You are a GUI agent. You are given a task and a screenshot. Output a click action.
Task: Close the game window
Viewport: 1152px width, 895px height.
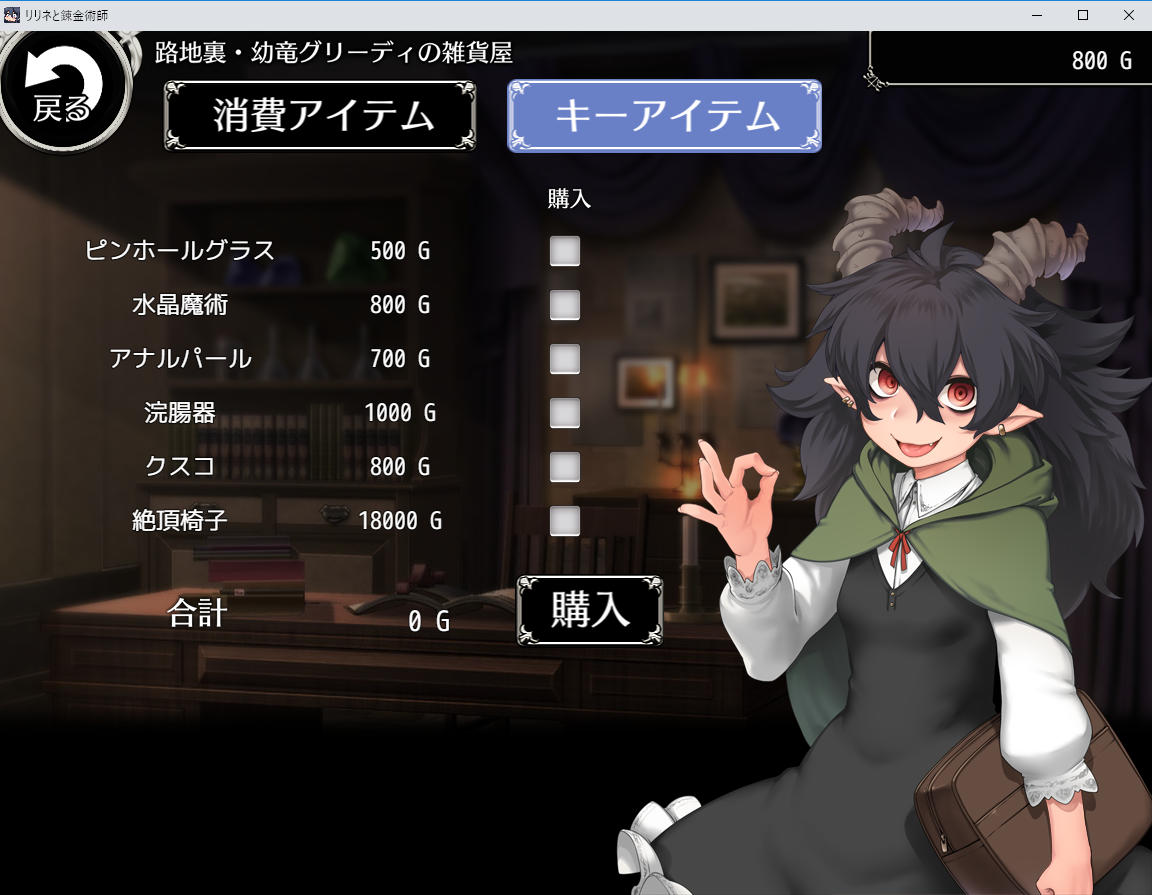coord(1128,15)
